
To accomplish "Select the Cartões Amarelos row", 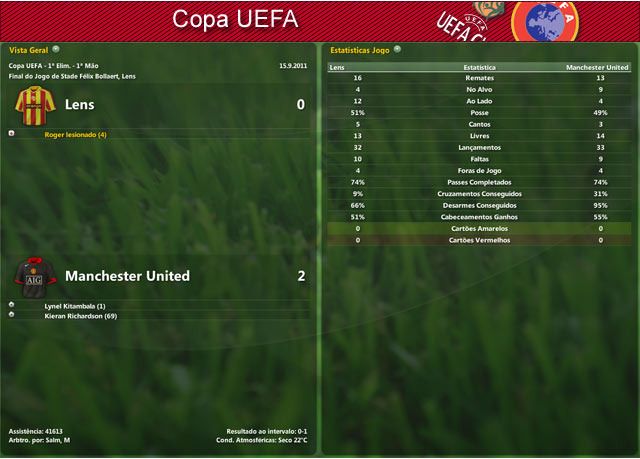I will click(478, 228).
